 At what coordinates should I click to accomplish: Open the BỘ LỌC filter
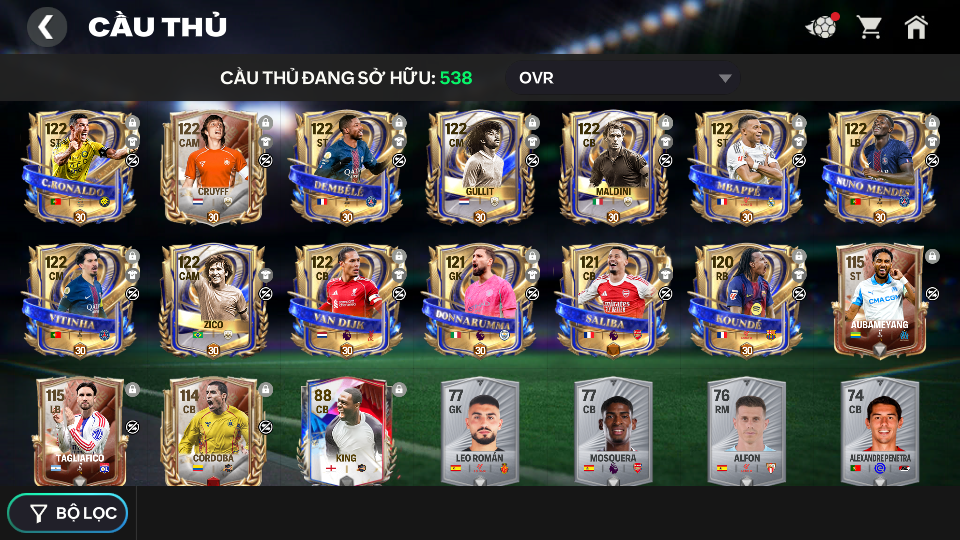tap(68, 513)
